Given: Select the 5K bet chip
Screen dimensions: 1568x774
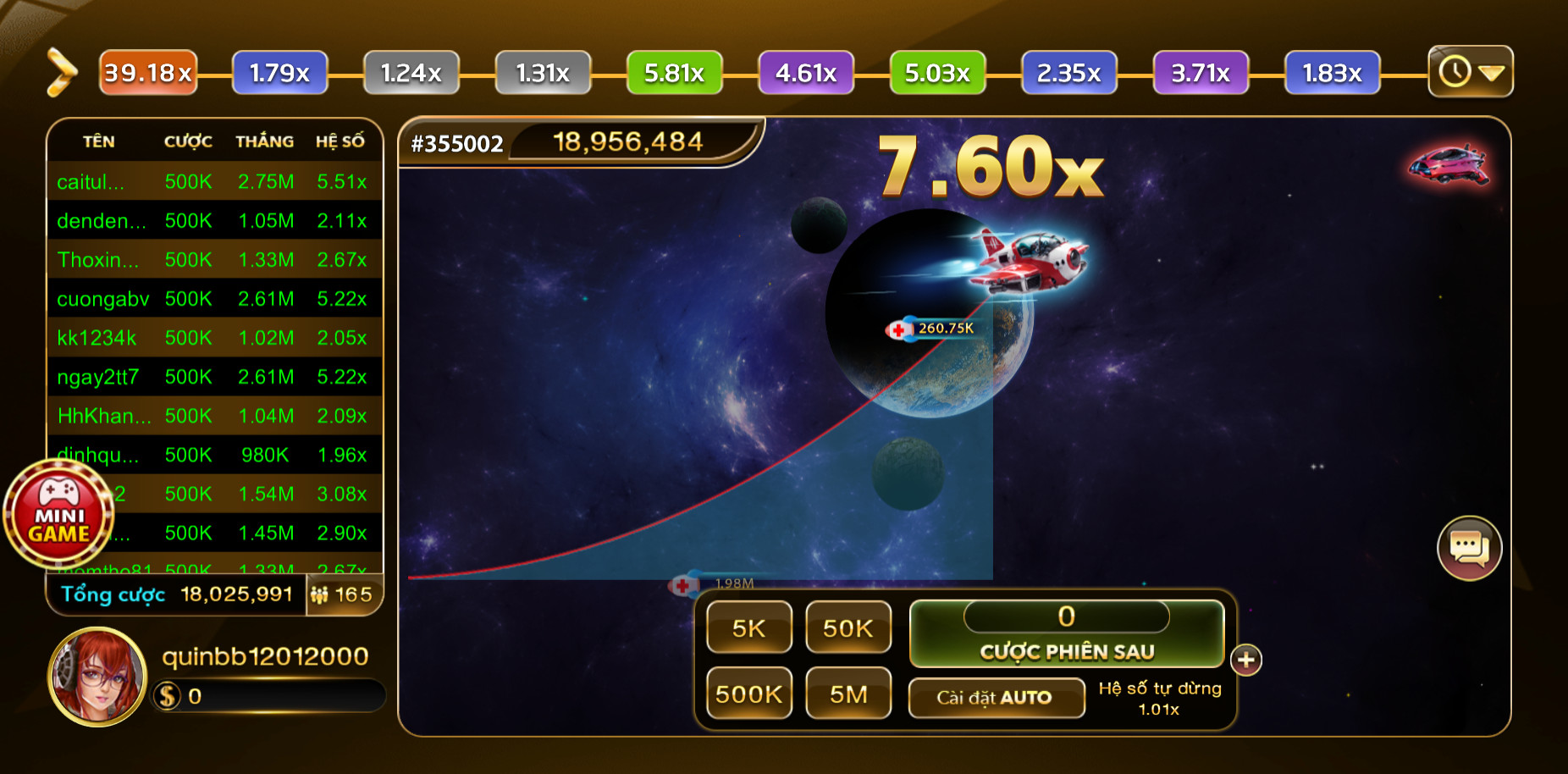Looking at the screenshot, I should 748,627.
